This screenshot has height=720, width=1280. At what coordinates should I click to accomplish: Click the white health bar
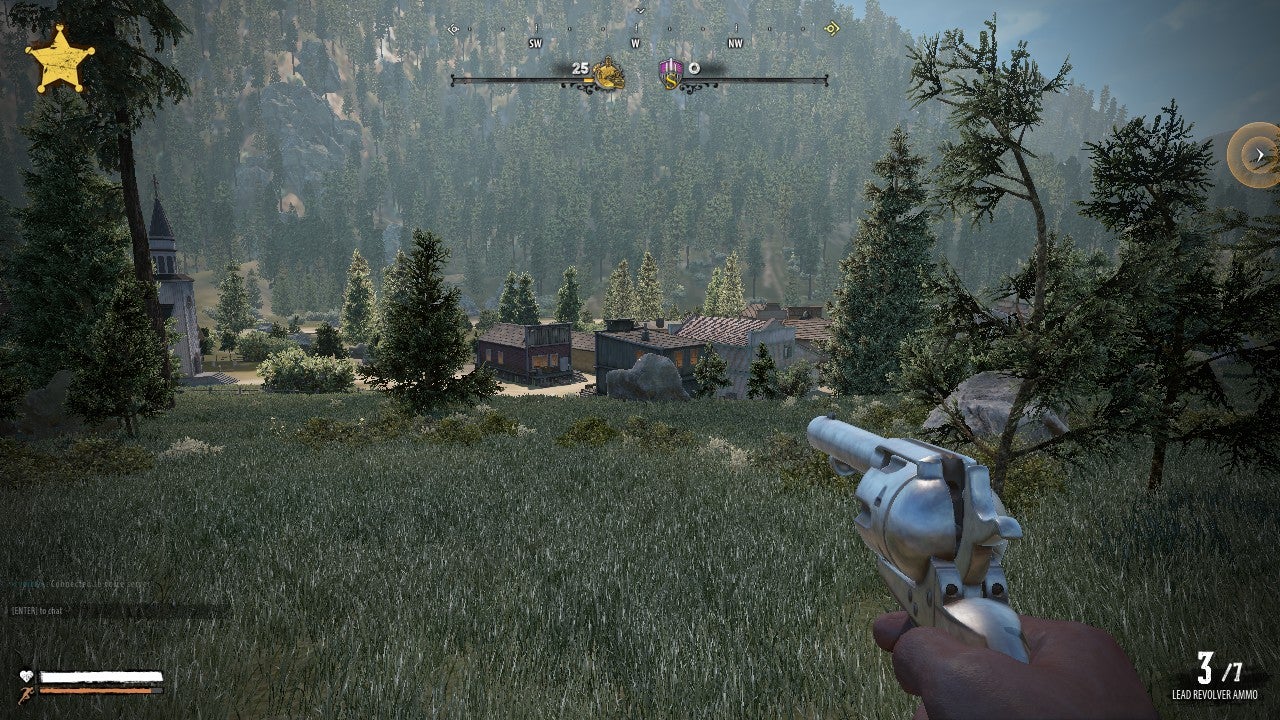100,676
